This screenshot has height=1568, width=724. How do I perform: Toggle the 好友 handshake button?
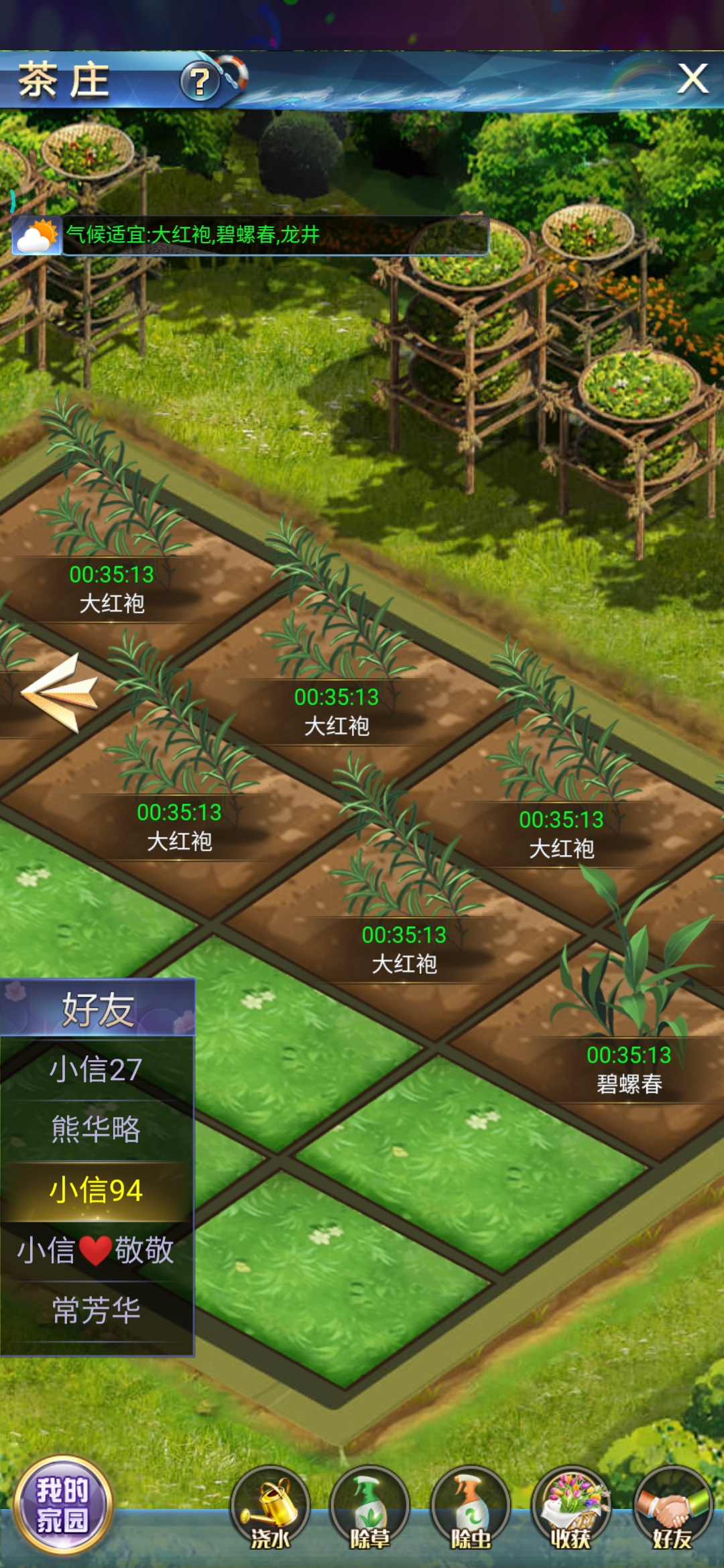pyautogui.click(x=672, y=1508)
